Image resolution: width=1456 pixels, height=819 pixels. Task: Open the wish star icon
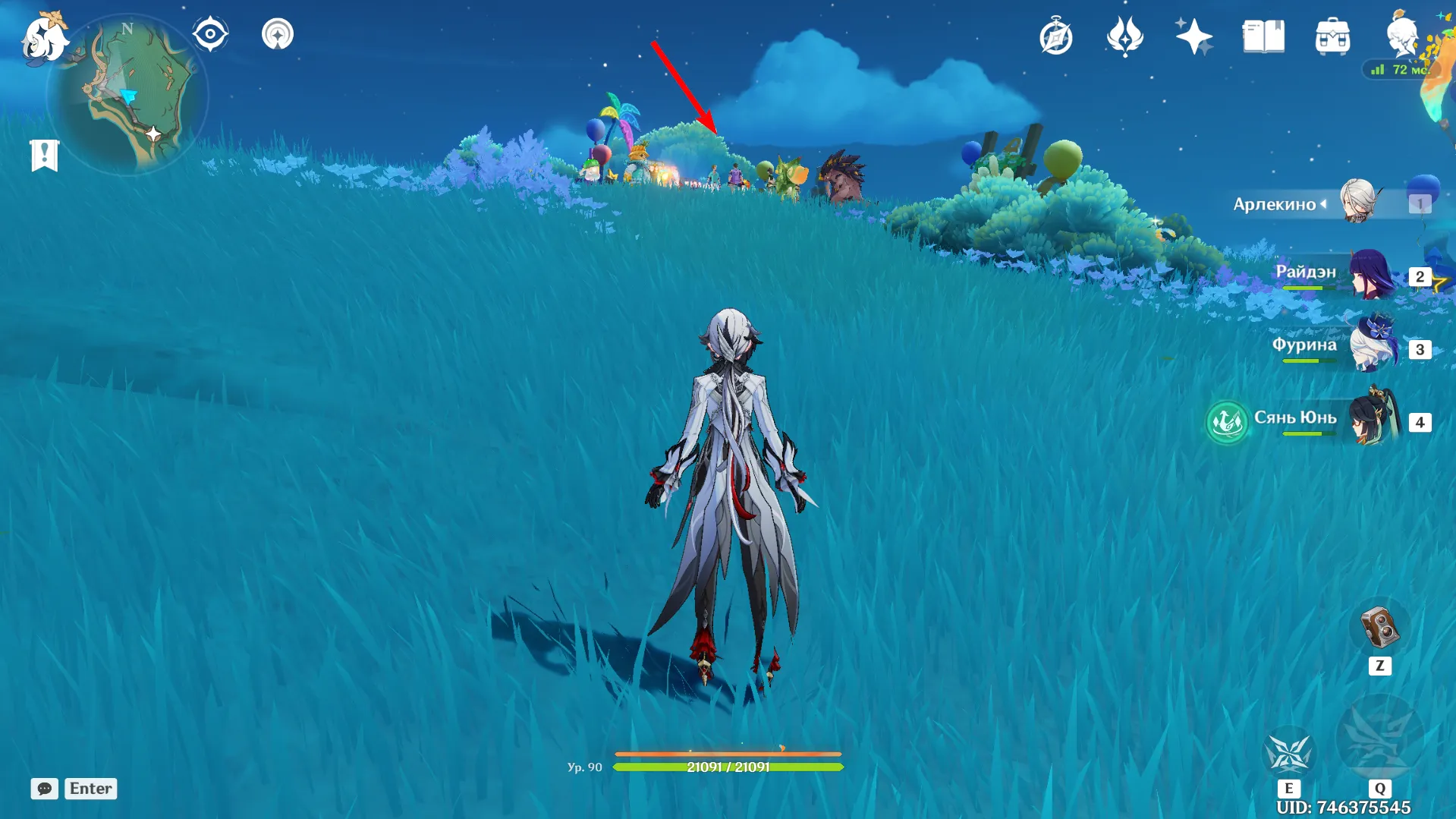[1193, 36]
